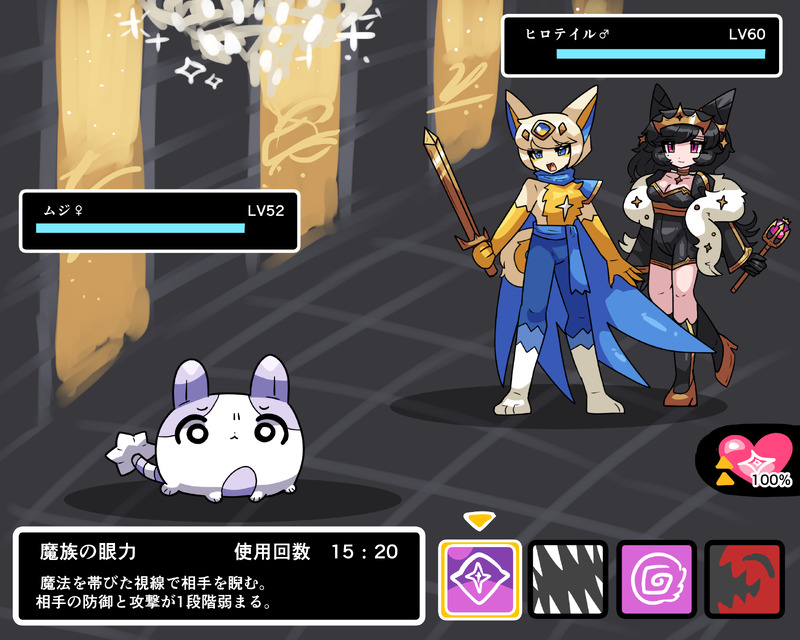The width and height of the screenshot is (800, 640).
Task: Choose the white fangs bite skill
Action: (568, 579)
